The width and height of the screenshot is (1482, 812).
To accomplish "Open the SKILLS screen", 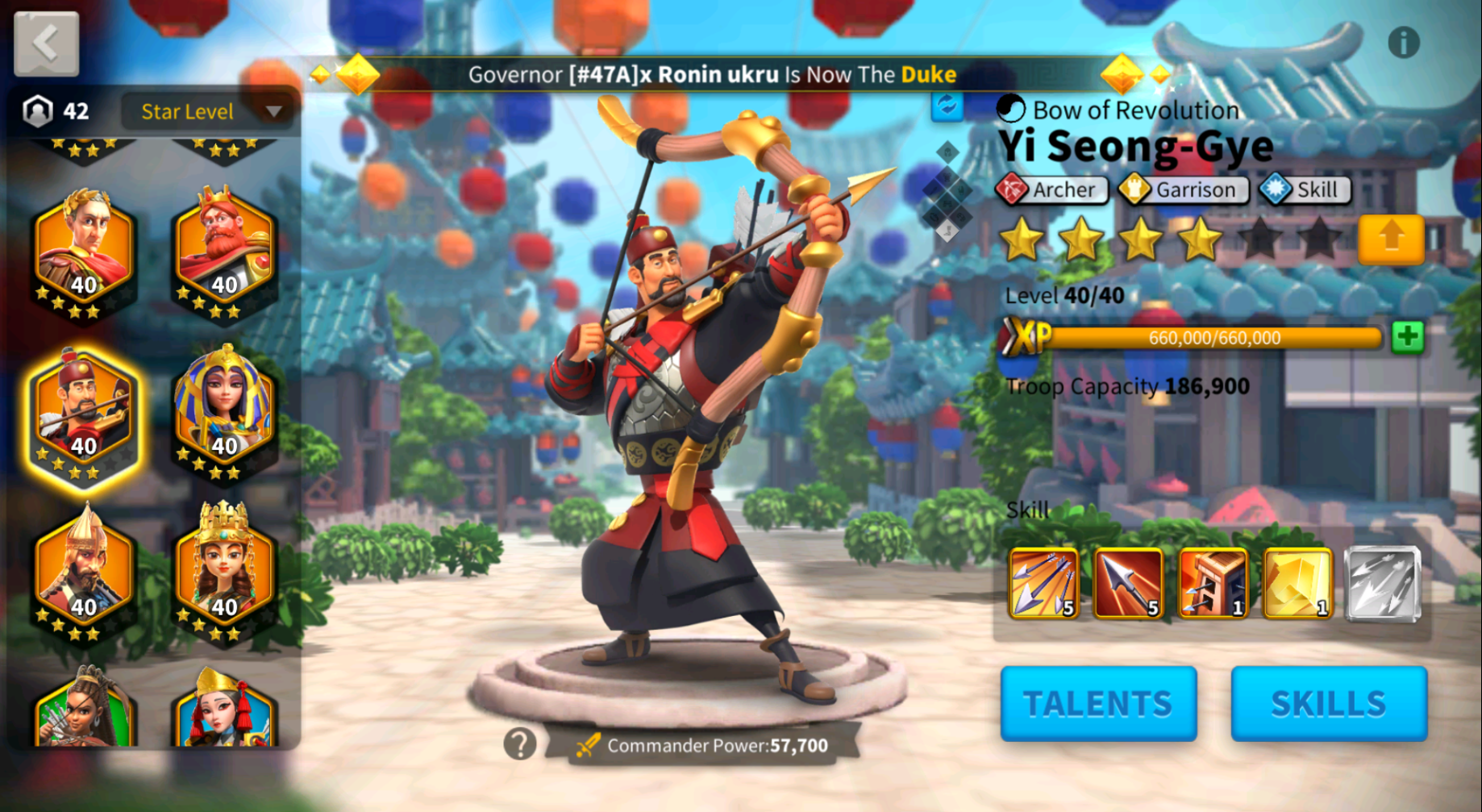I will [x=1329, y=703].
